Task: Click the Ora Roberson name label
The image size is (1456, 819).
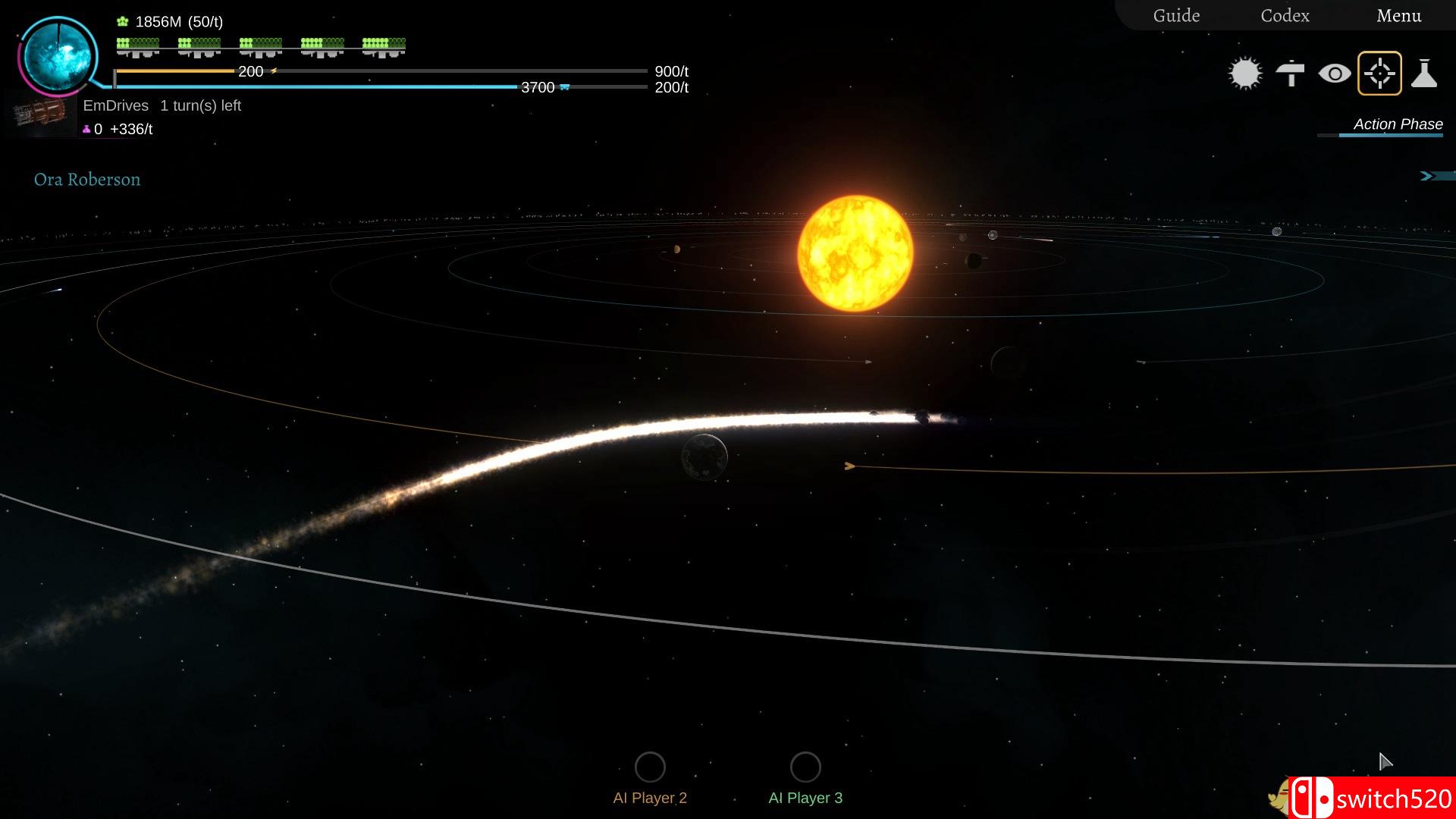Action: tap(87, 180)
